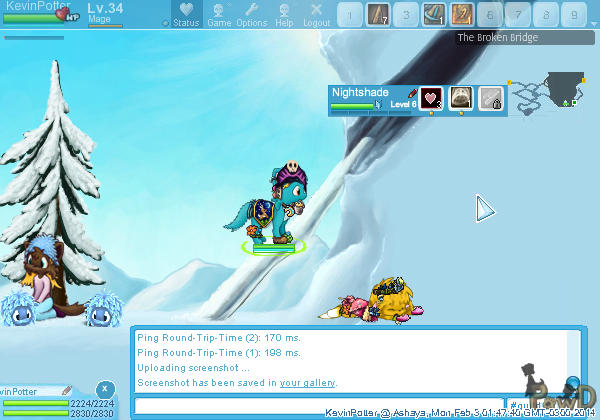Open the Options menu

(x=251, y=14)
